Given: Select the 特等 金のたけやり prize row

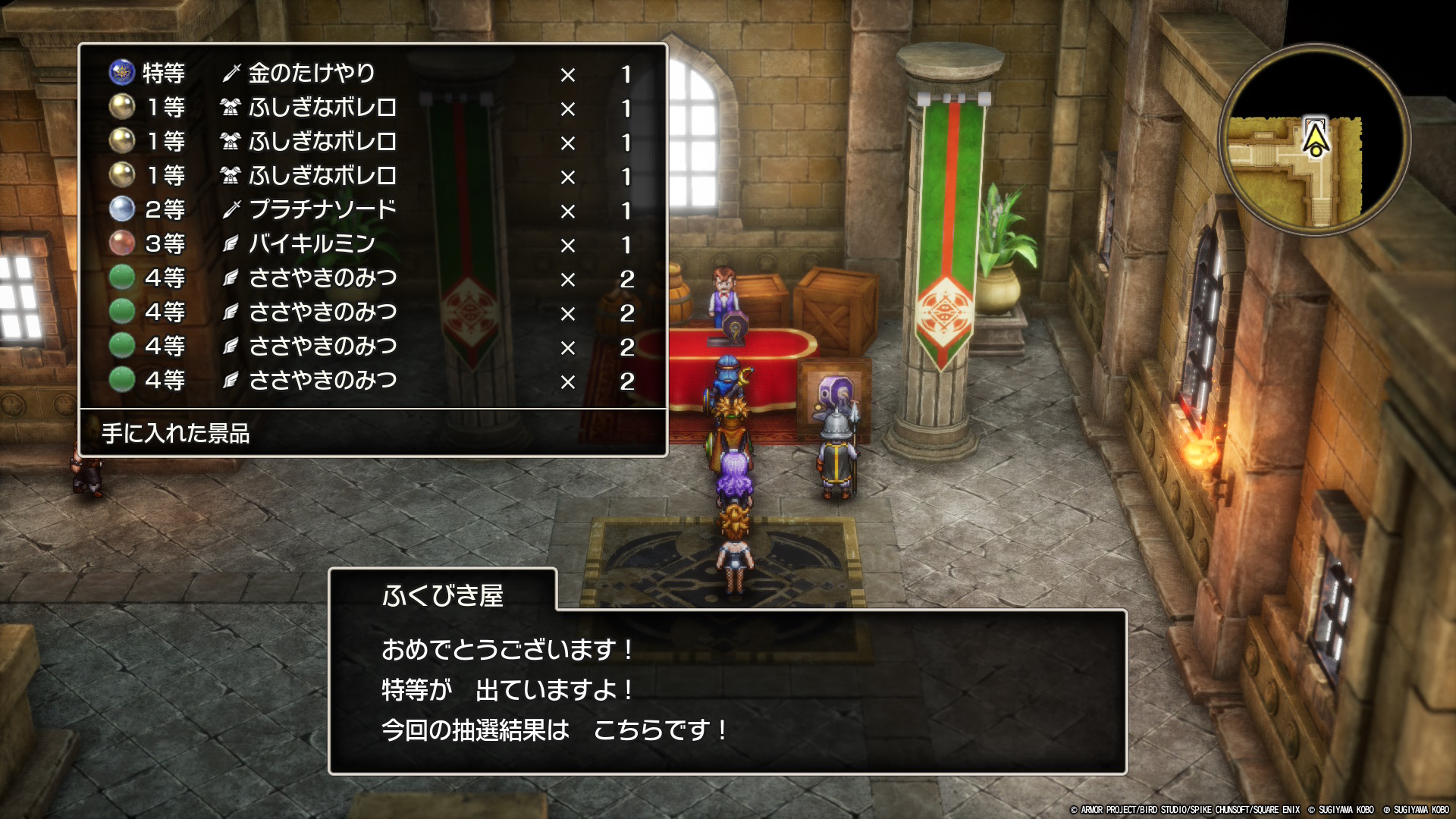Looking at the screenshot, I should [372, 74].
